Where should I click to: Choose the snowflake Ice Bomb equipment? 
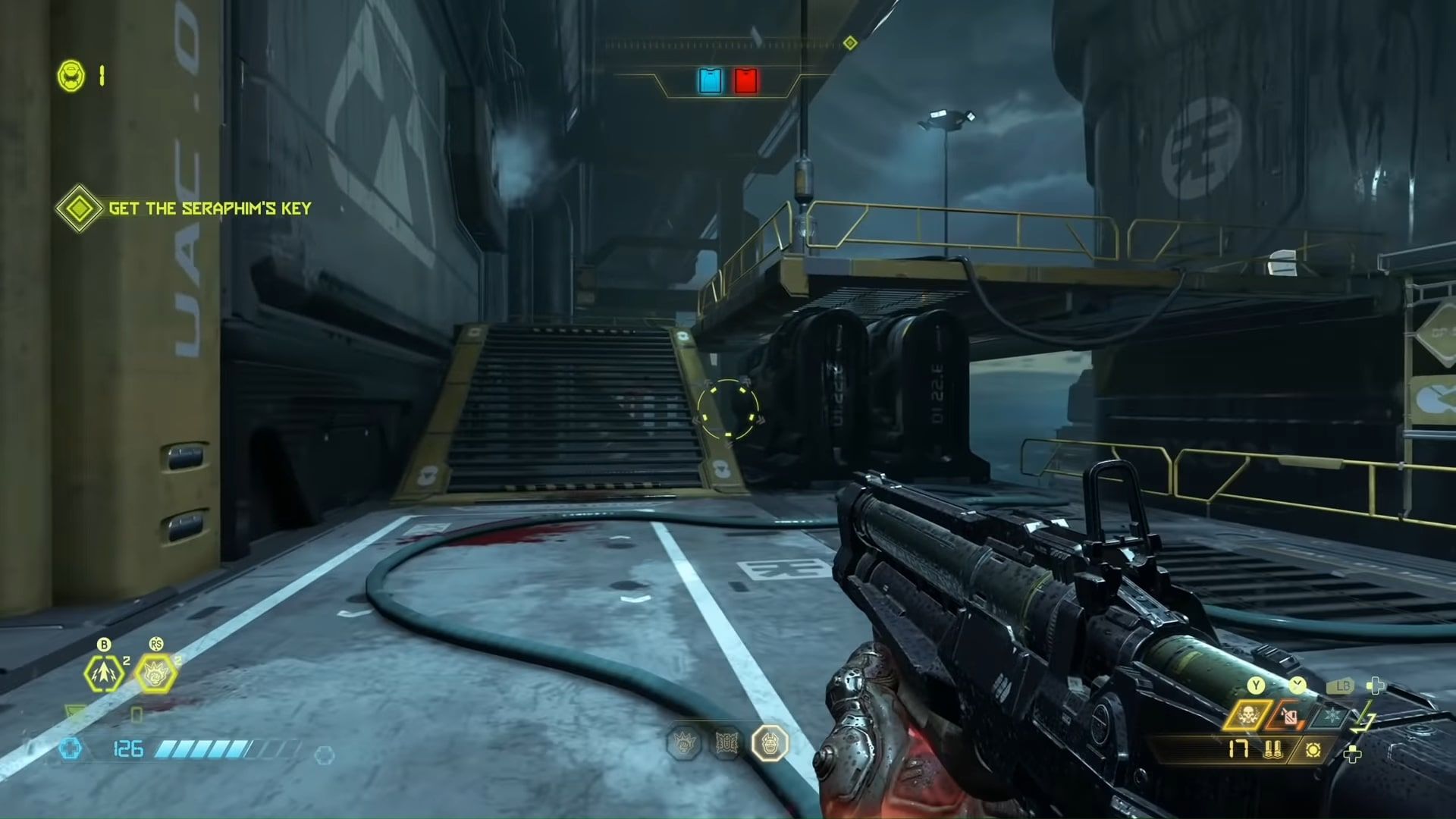point(1331,716)
